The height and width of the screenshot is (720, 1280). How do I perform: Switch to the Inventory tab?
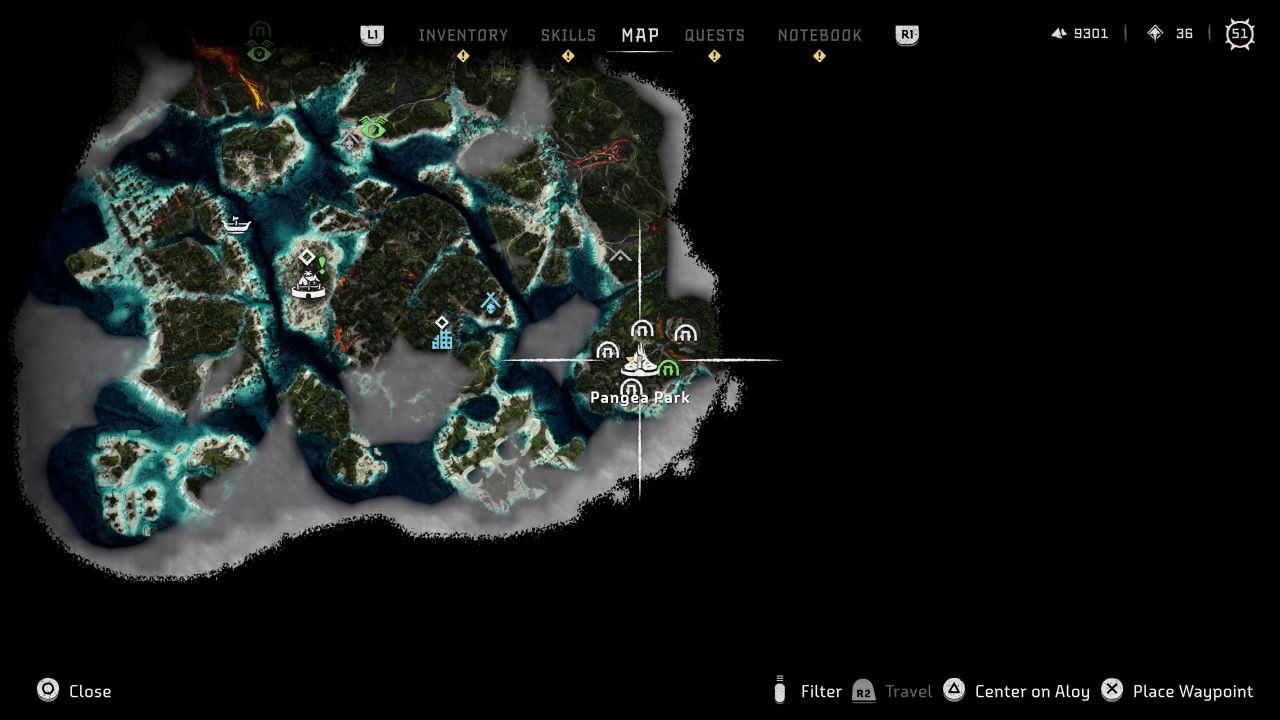coord(463,35)
